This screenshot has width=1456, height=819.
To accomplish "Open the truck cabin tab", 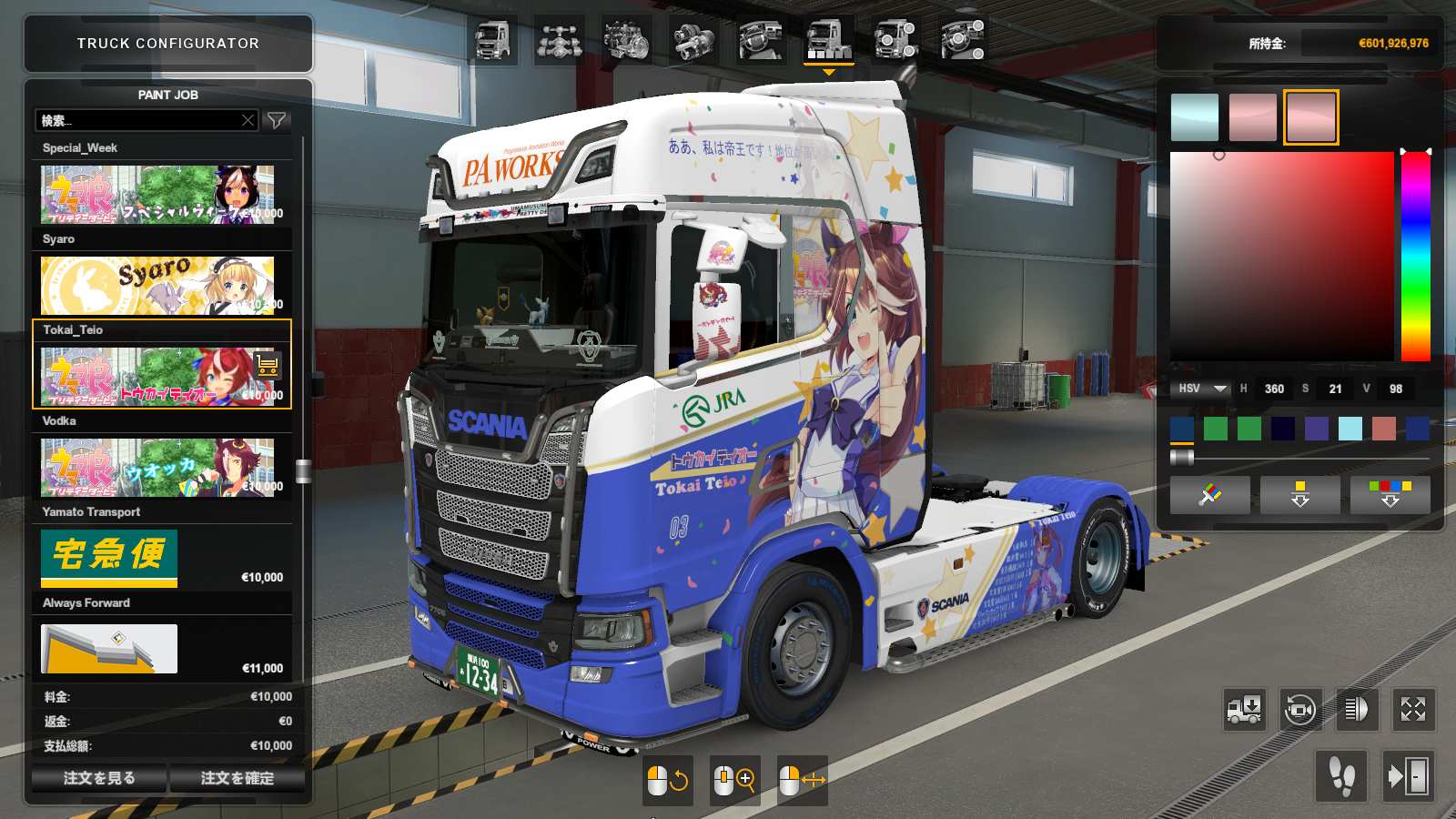I will 493,41.
